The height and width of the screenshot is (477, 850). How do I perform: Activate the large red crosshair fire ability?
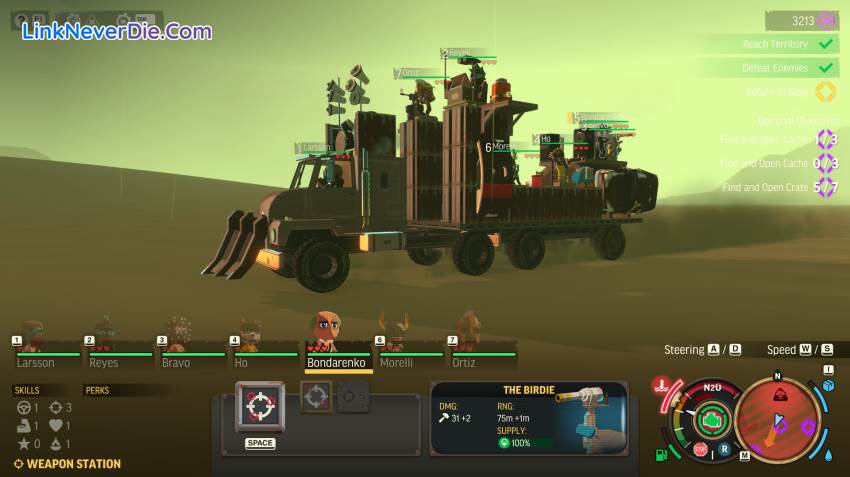259,406
